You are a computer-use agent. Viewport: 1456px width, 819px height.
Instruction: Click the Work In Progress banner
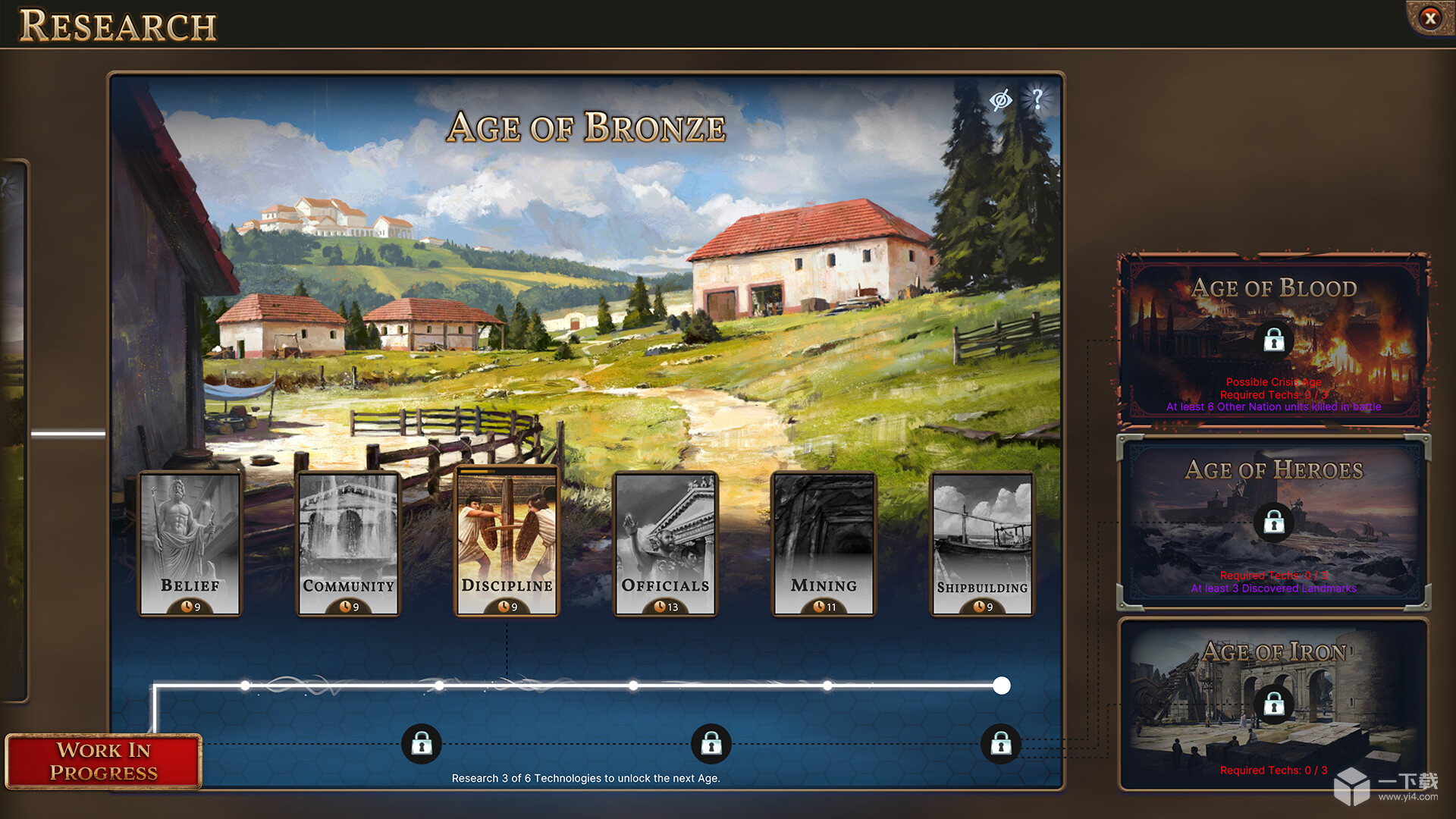pyautogui.click(x=104, y=761)
